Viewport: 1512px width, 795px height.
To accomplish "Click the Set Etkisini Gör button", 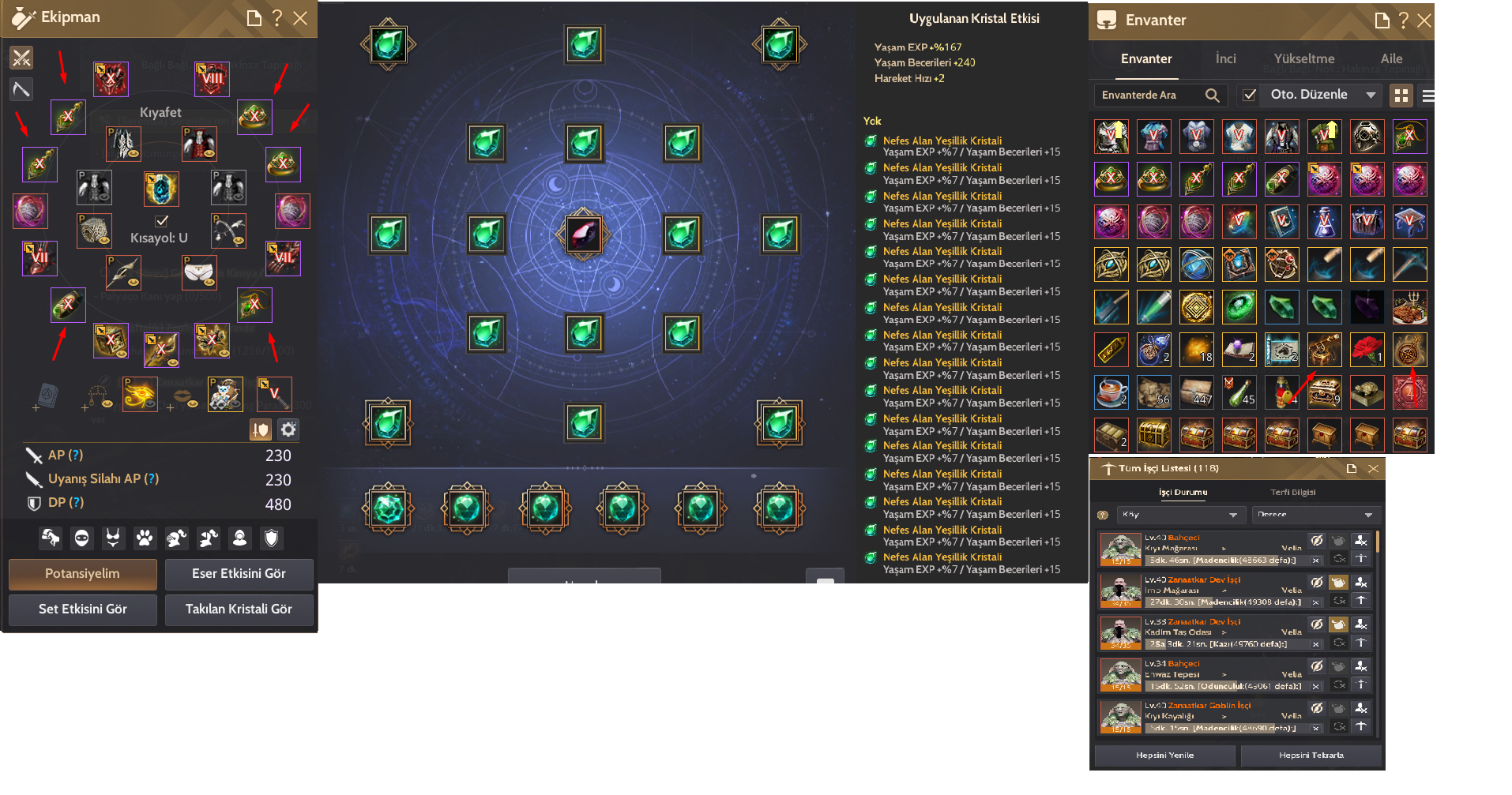I will click(x=82, y=609).
